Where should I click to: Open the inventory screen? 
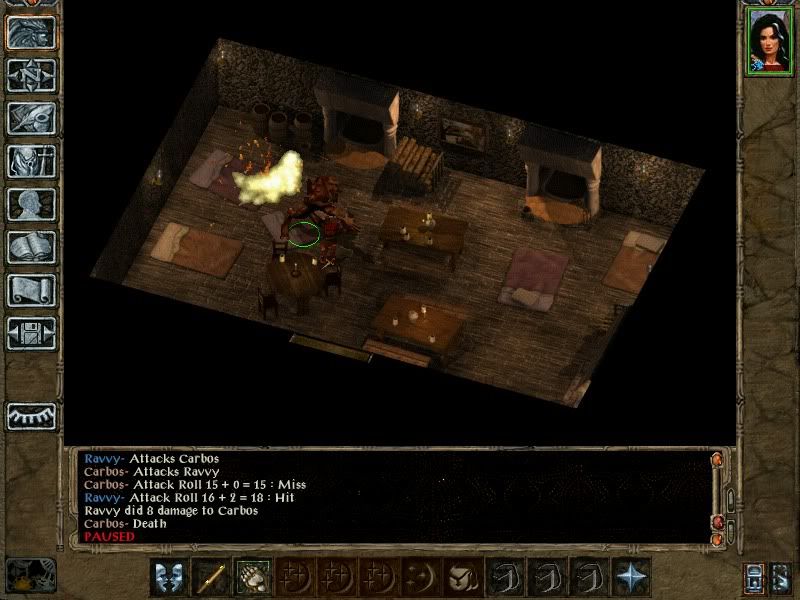coord(31,161)
